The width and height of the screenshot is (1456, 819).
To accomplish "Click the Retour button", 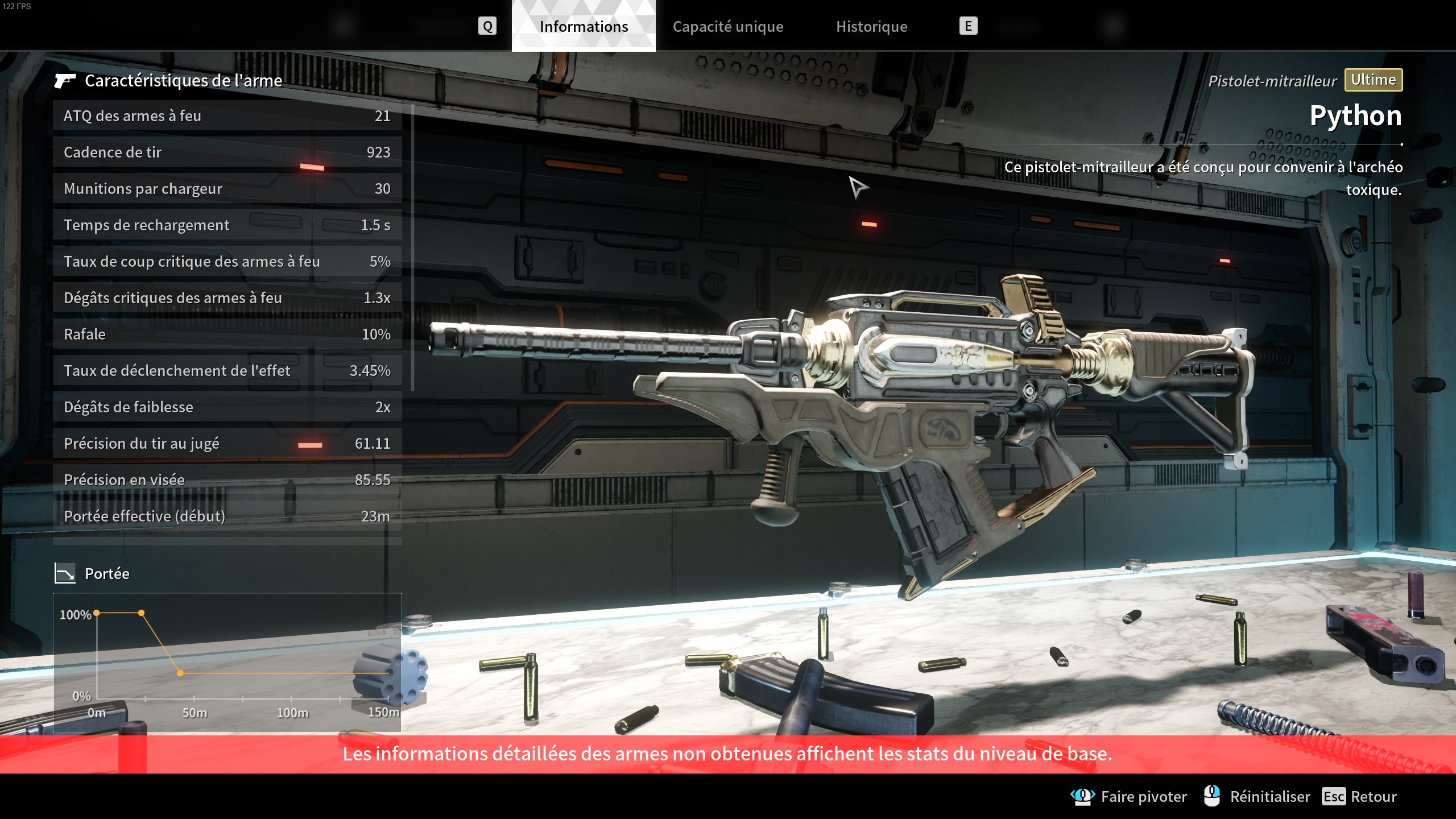I will tap(1360, 796).
